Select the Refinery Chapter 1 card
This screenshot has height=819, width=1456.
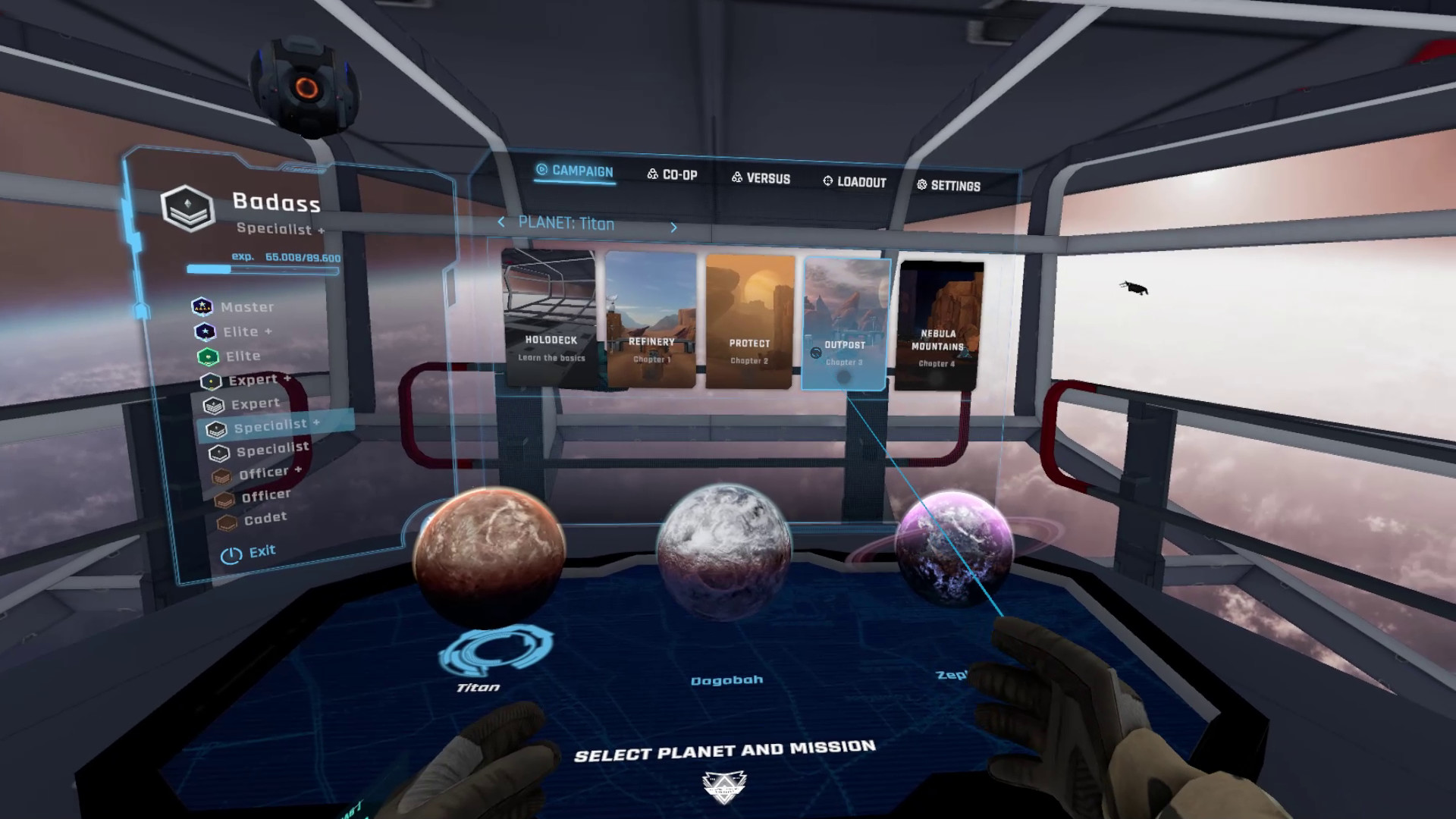pos(651,320)
